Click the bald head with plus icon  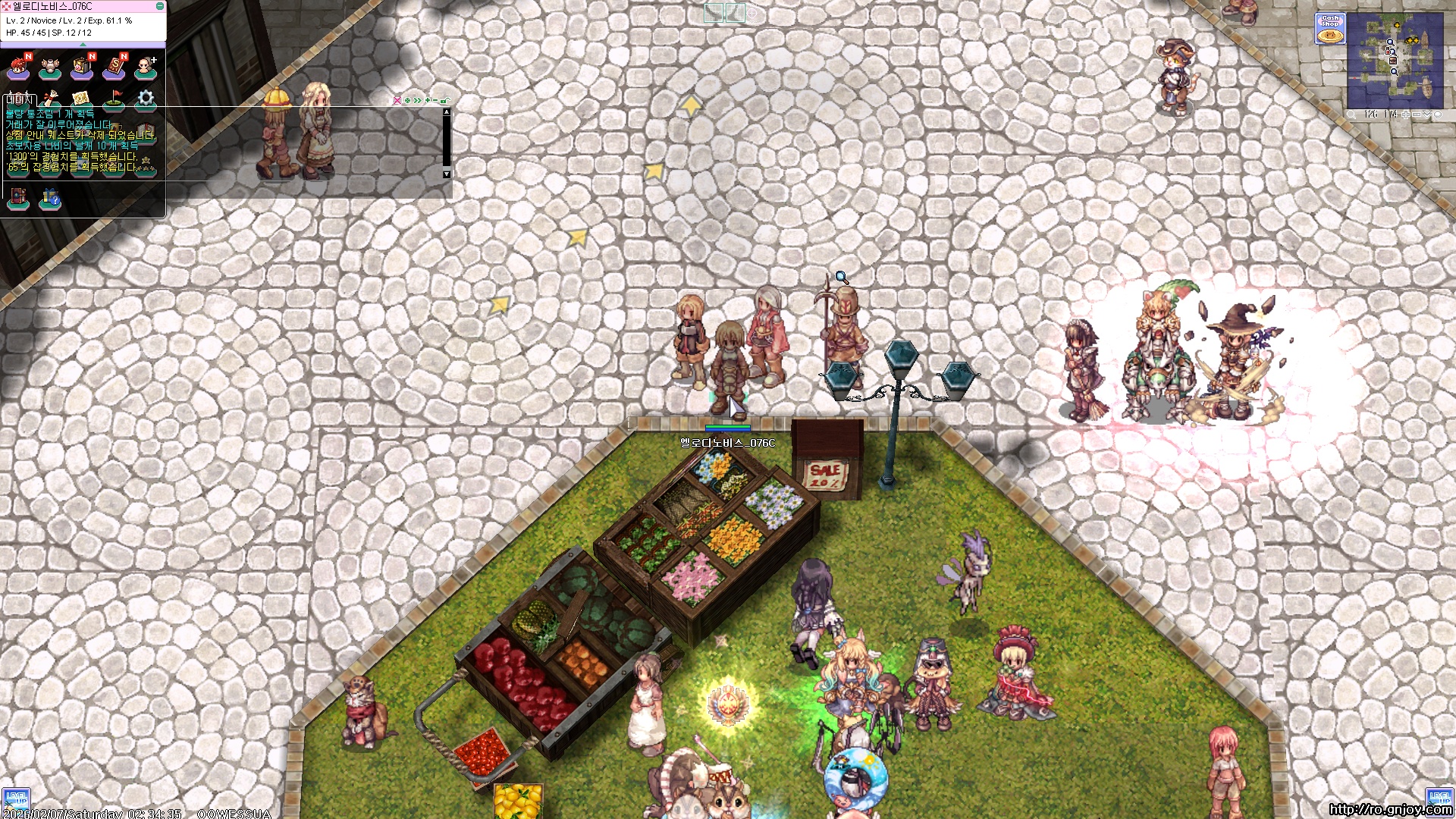click(146, 68)
